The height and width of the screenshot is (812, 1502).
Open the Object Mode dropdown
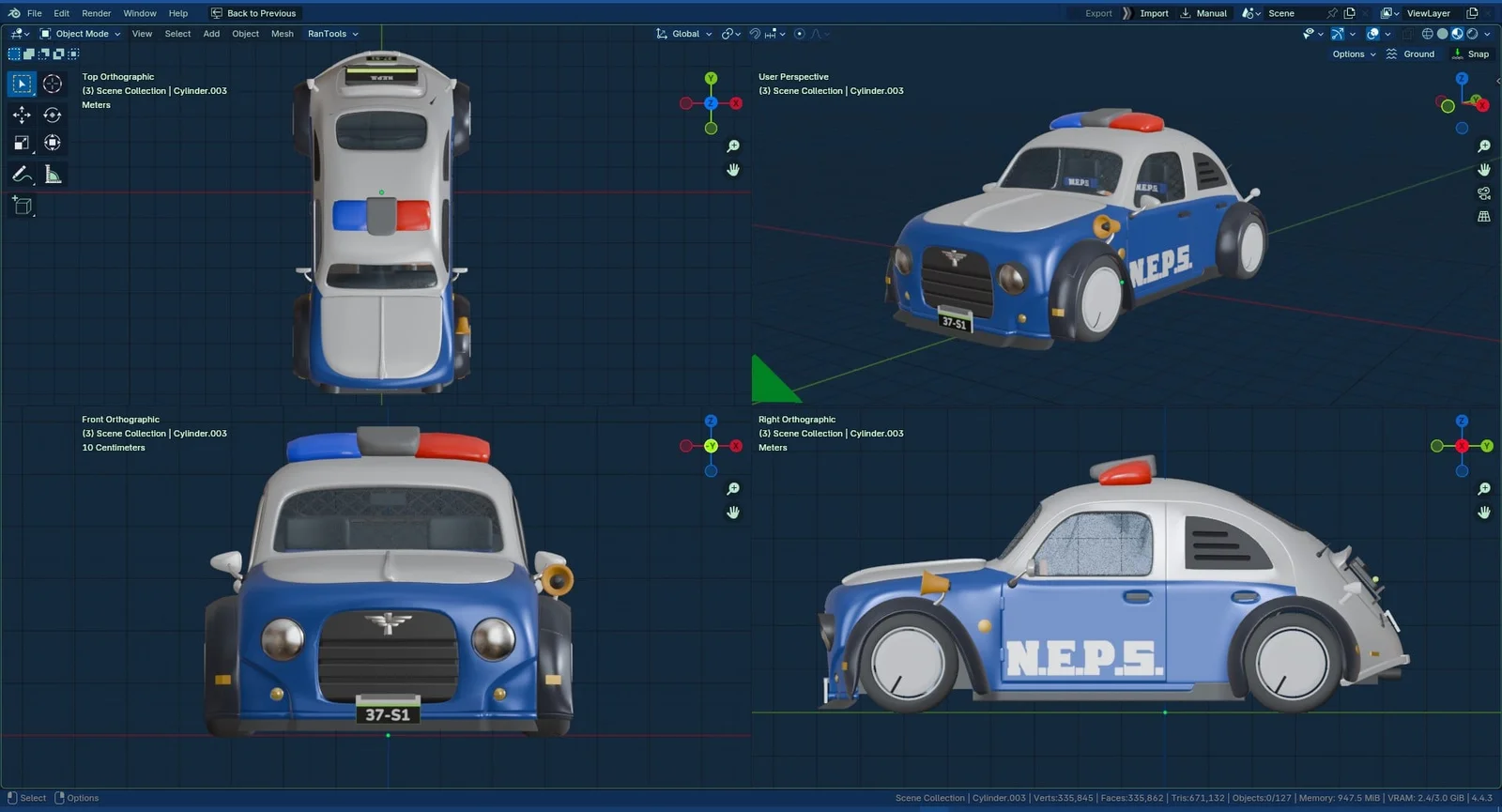tap(83, 33)
